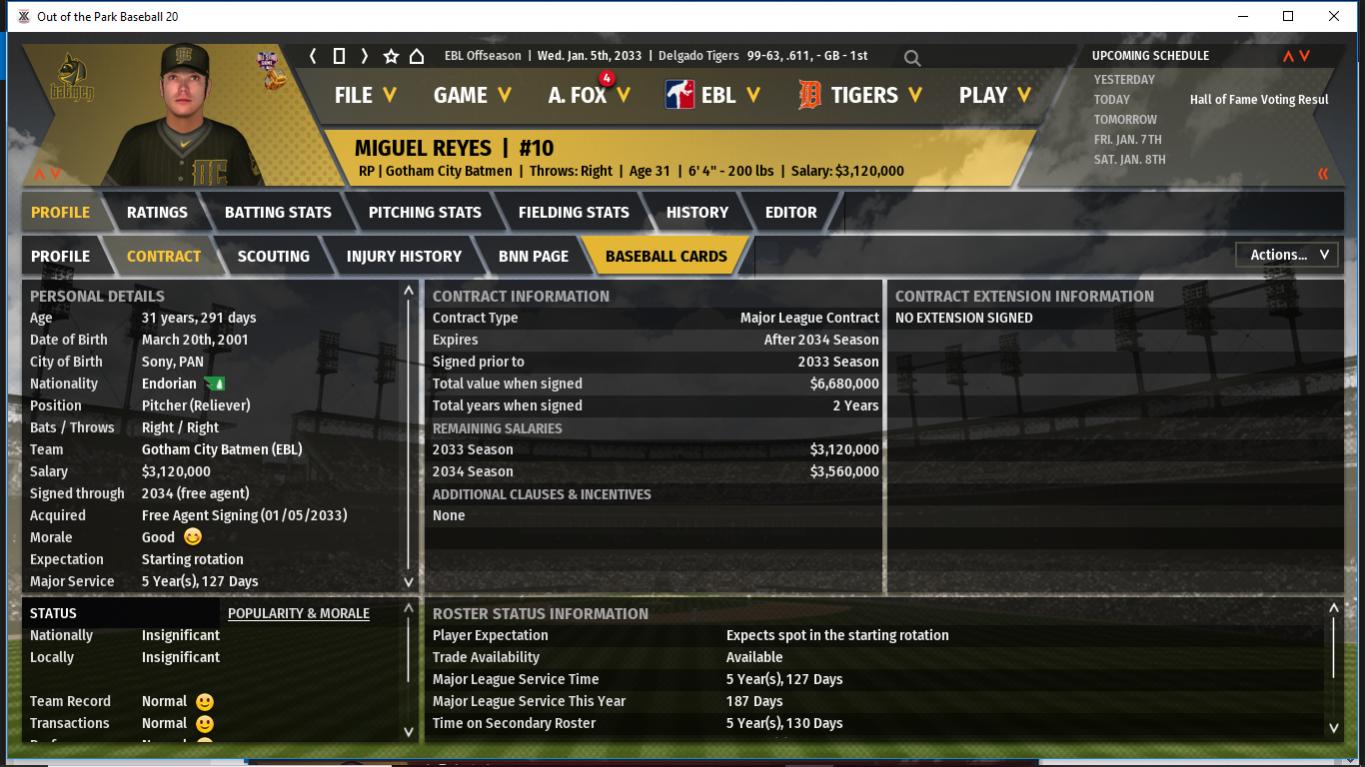Close the Out of the Park Baseball window
The height and width of the screenshot is (767, 1365).
point(1333,16)
